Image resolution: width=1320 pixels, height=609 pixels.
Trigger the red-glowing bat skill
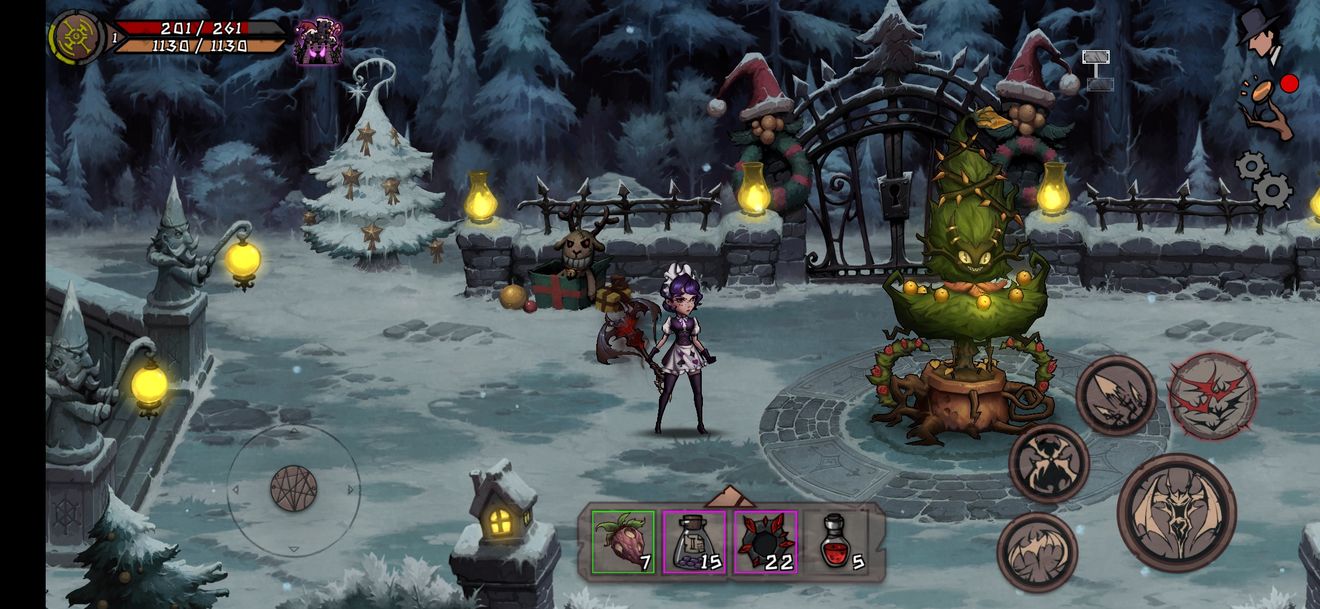pos(1212,395)
